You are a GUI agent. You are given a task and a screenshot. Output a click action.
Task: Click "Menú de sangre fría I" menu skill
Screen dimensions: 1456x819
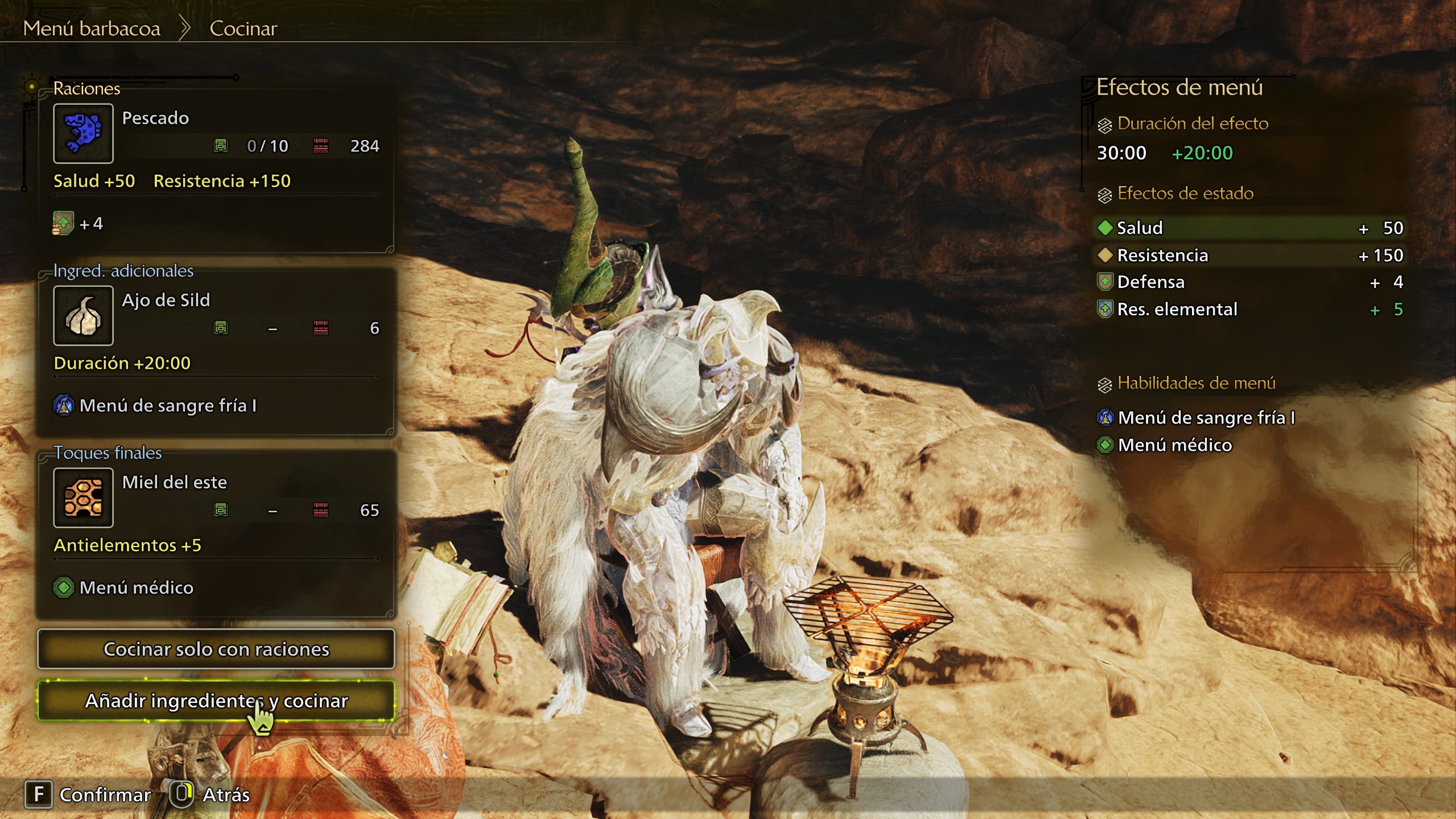[x=1205, y=418]
